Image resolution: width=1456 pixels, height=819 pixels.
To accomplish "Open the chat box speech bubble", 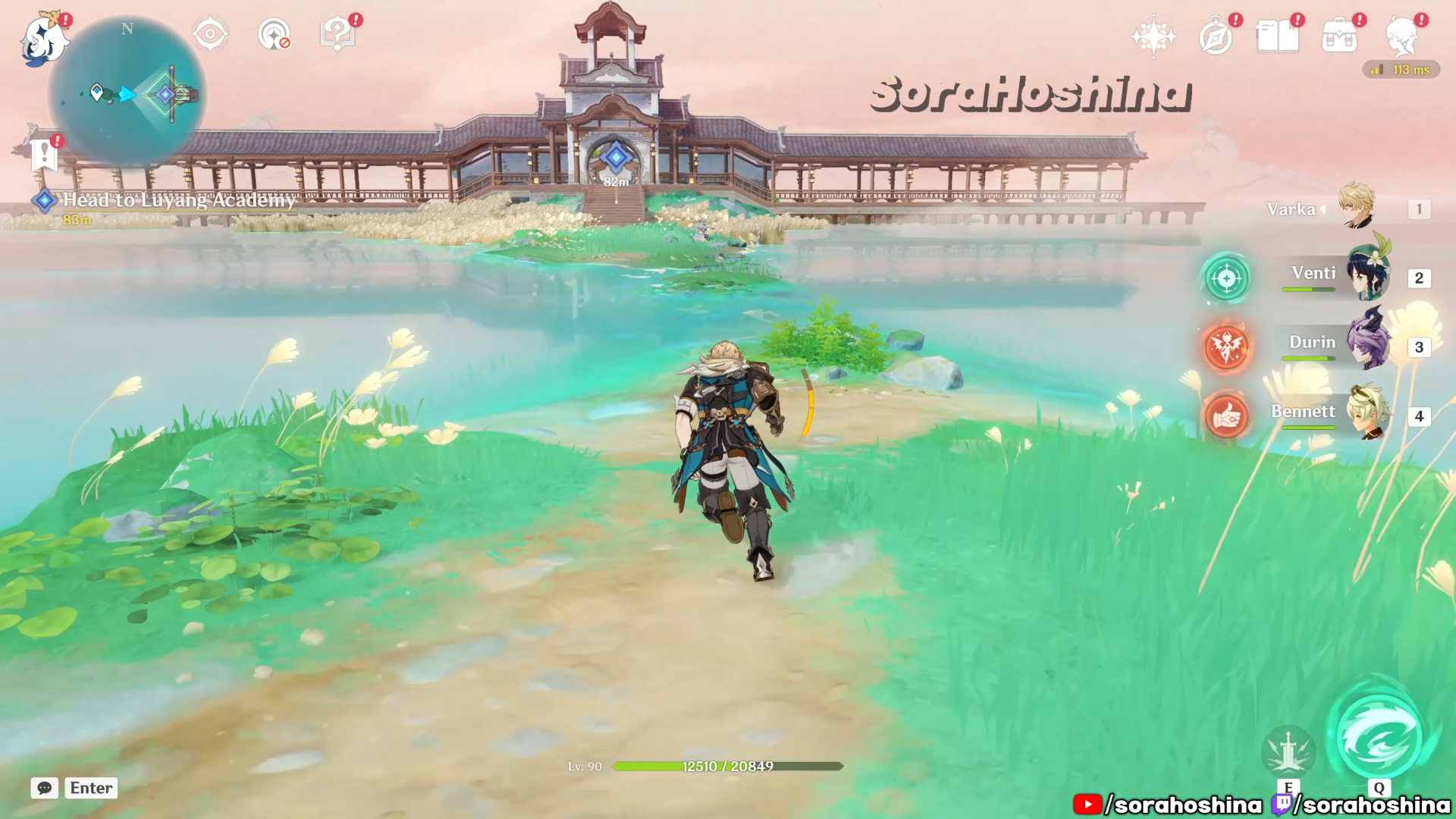I will [45, 788].
